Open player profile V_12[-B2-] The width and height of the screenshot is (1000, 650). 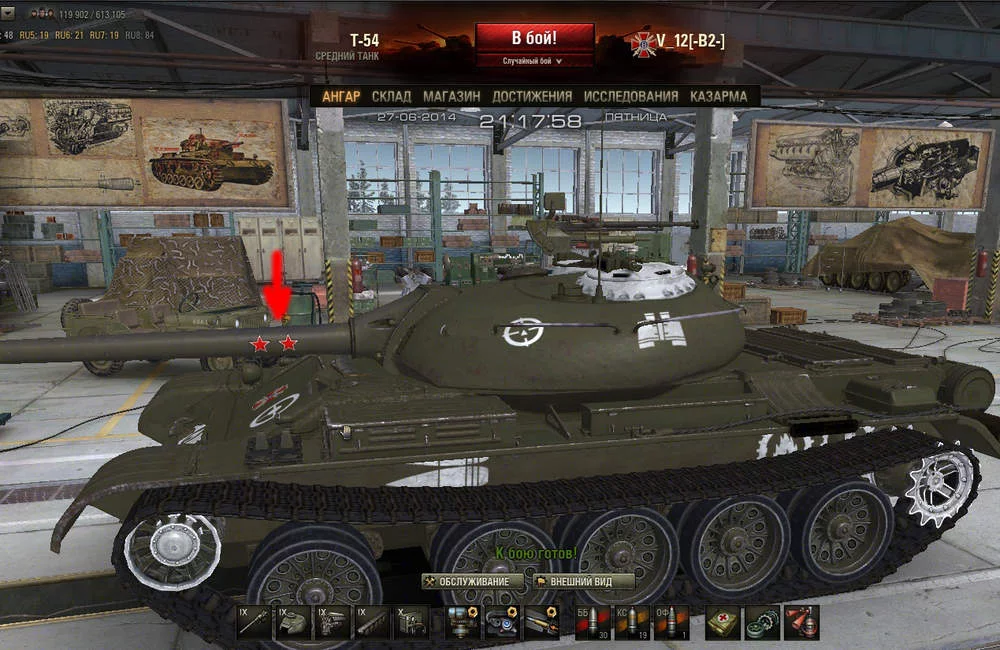(x=690, y=40)
